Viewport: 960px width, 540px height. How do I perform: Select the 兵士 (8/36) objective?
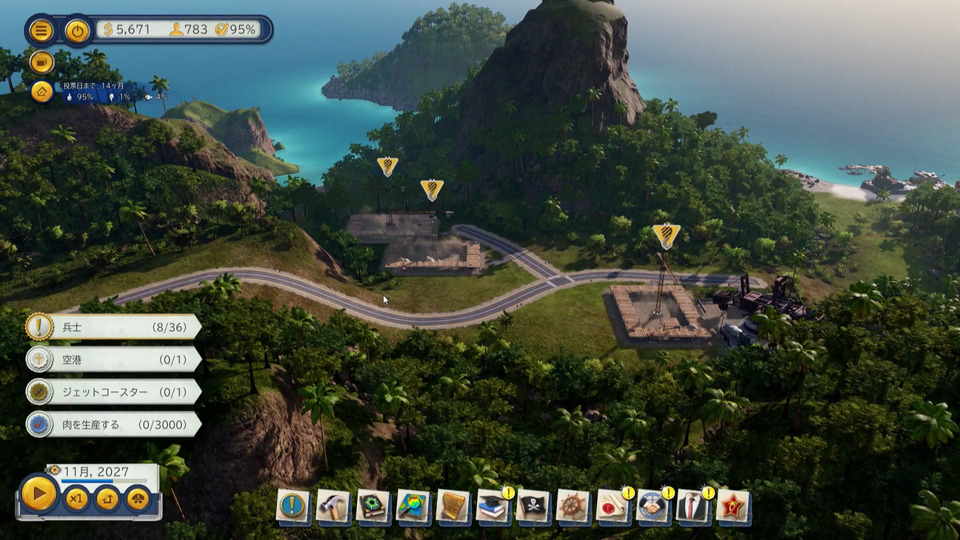pos(112,327)
